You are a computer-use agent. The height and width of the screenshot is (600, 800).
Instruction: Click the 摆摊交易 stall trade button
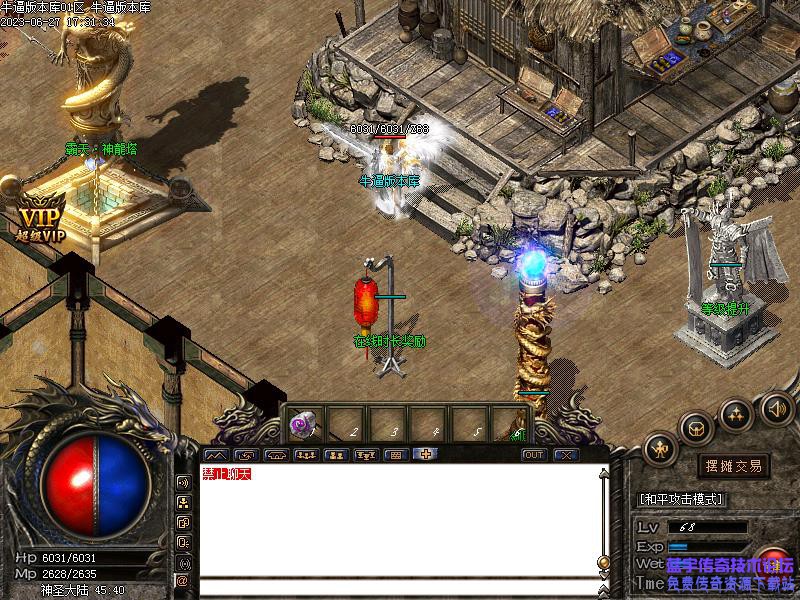733,466
